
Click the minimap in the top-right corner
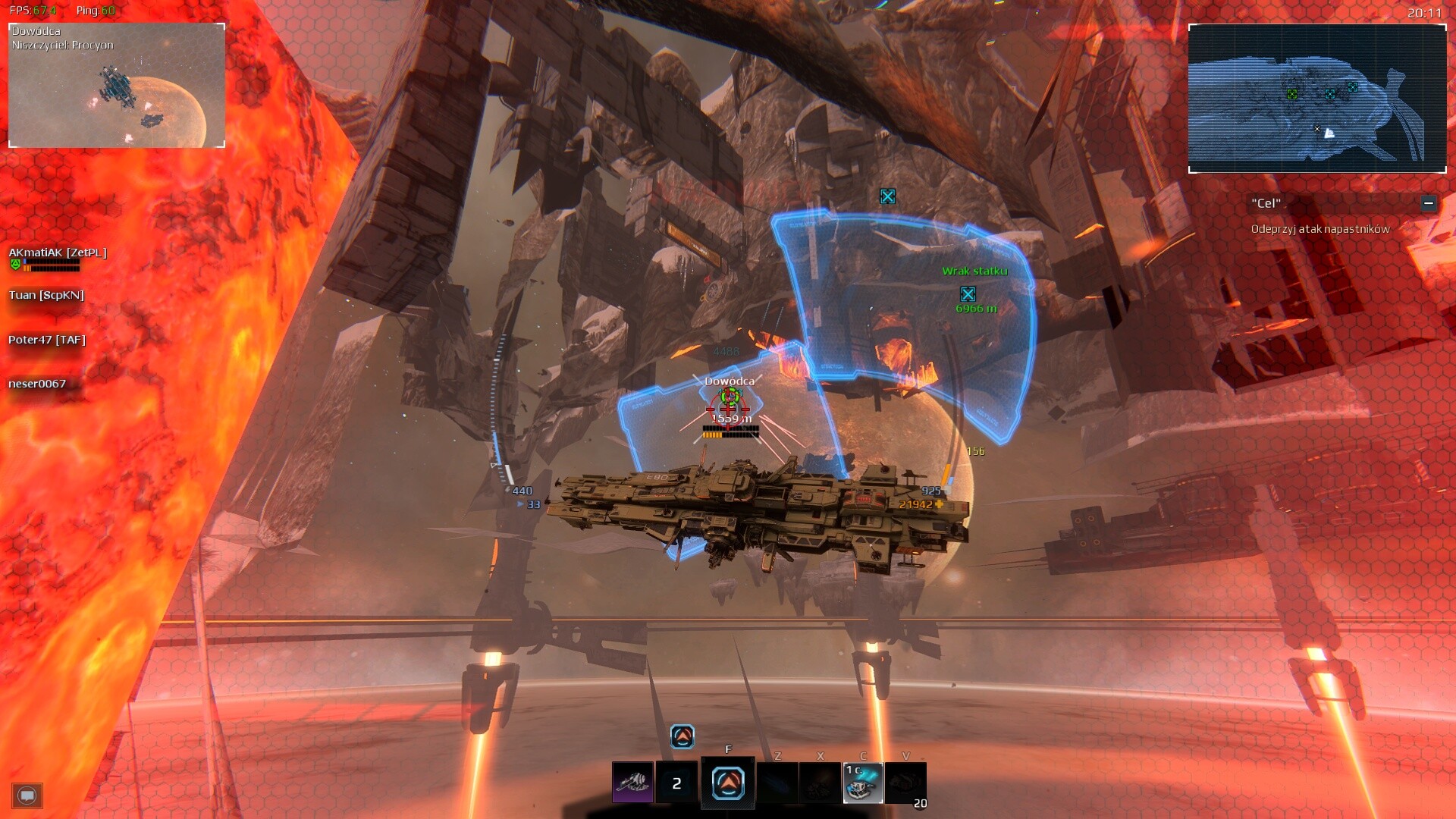tap(1317, 99)
